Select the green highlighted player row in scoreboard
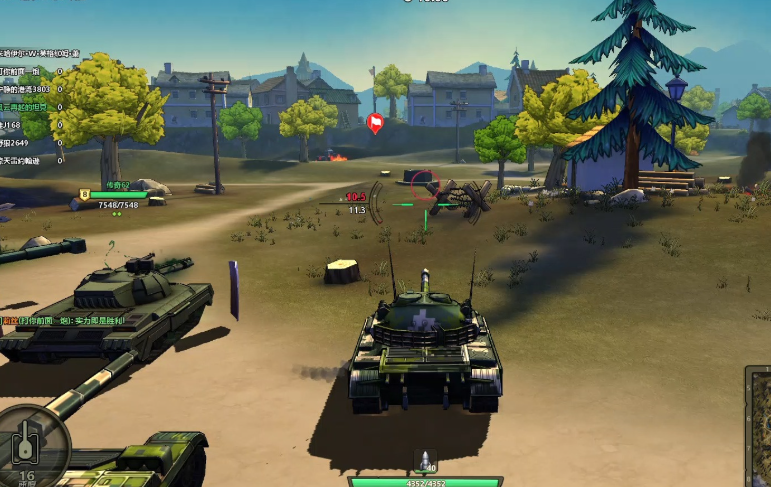 click(x=30, y=106)
